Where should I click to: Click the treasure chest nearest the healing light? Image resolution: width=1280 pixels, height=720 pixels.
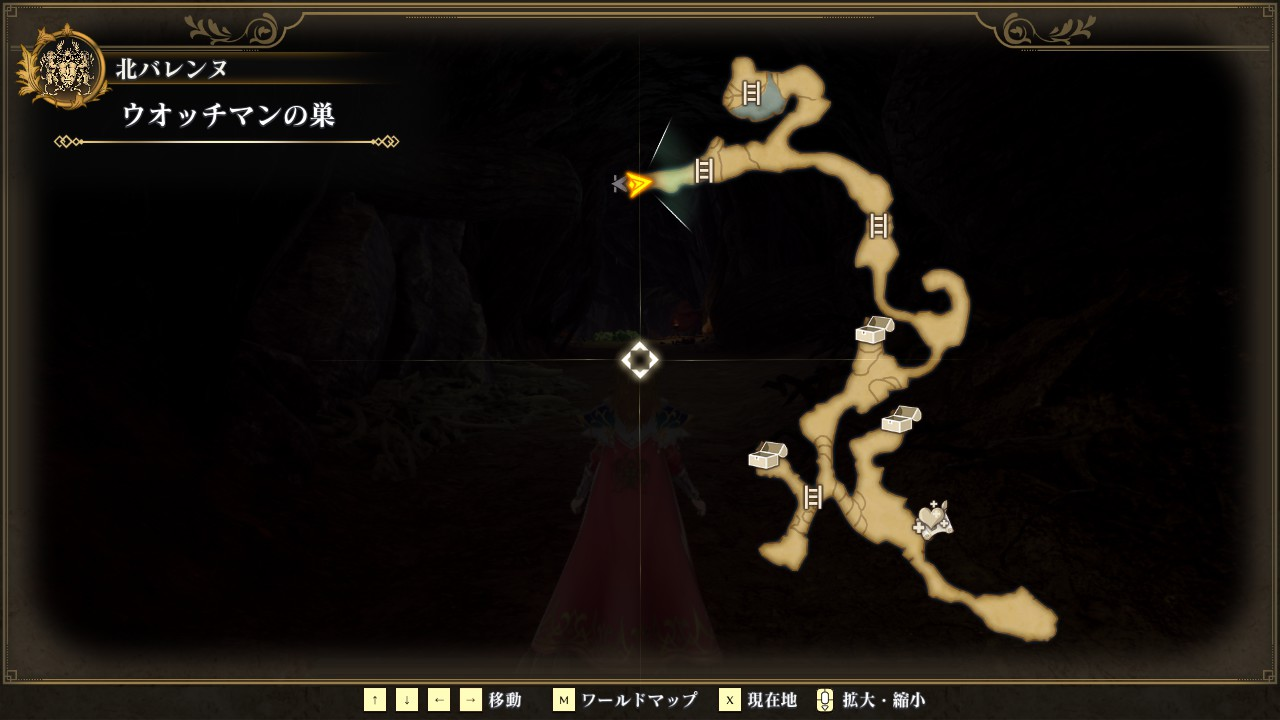900,419
